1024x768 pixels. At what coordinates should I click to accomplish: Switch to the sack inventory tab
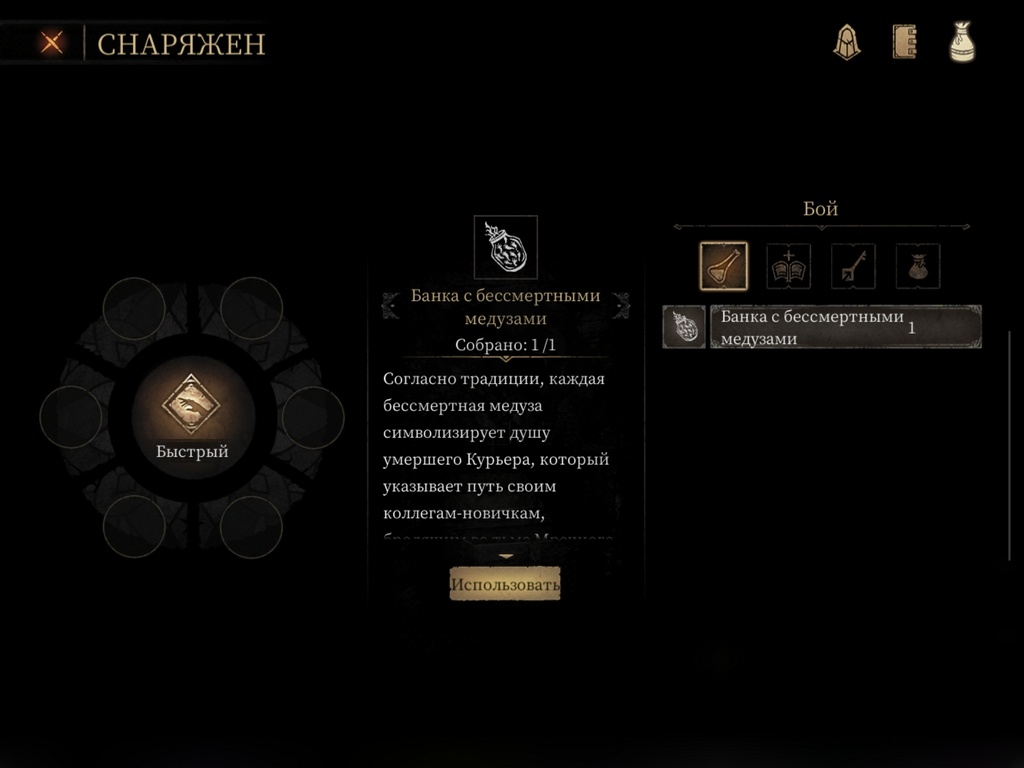(962, 42)
